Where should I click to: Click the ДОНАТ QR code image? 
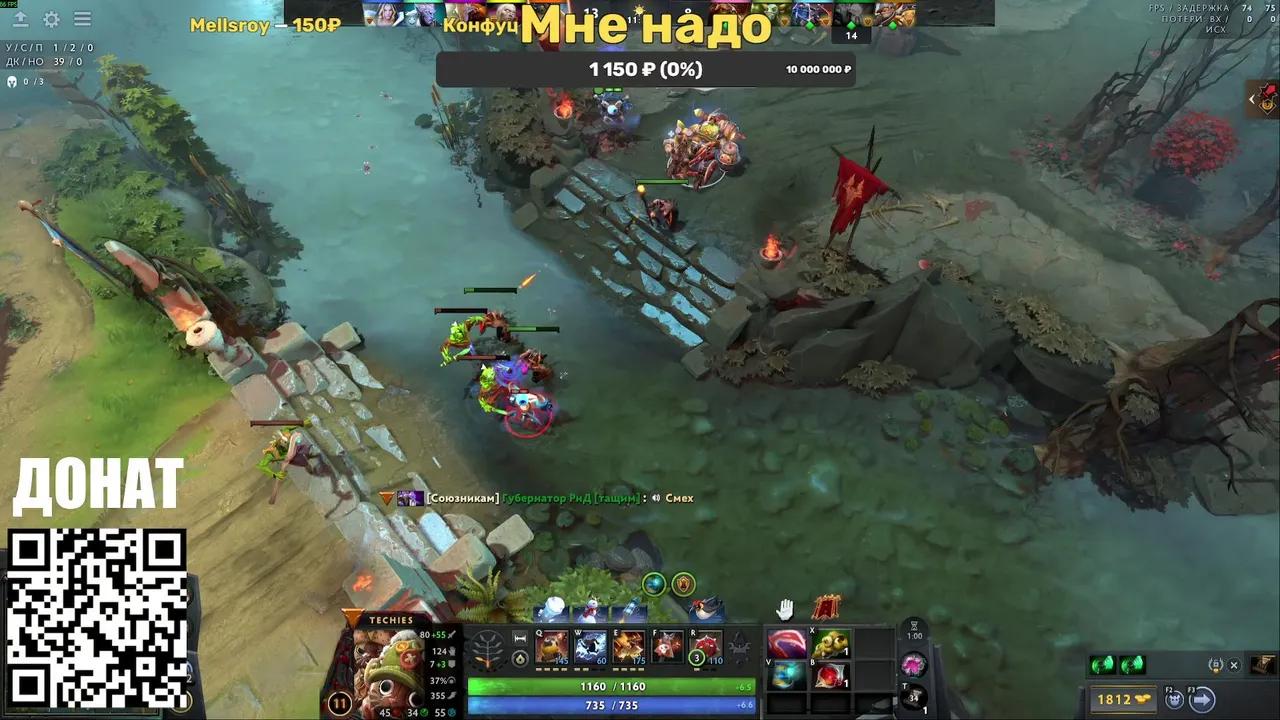[x=95, y=618]
